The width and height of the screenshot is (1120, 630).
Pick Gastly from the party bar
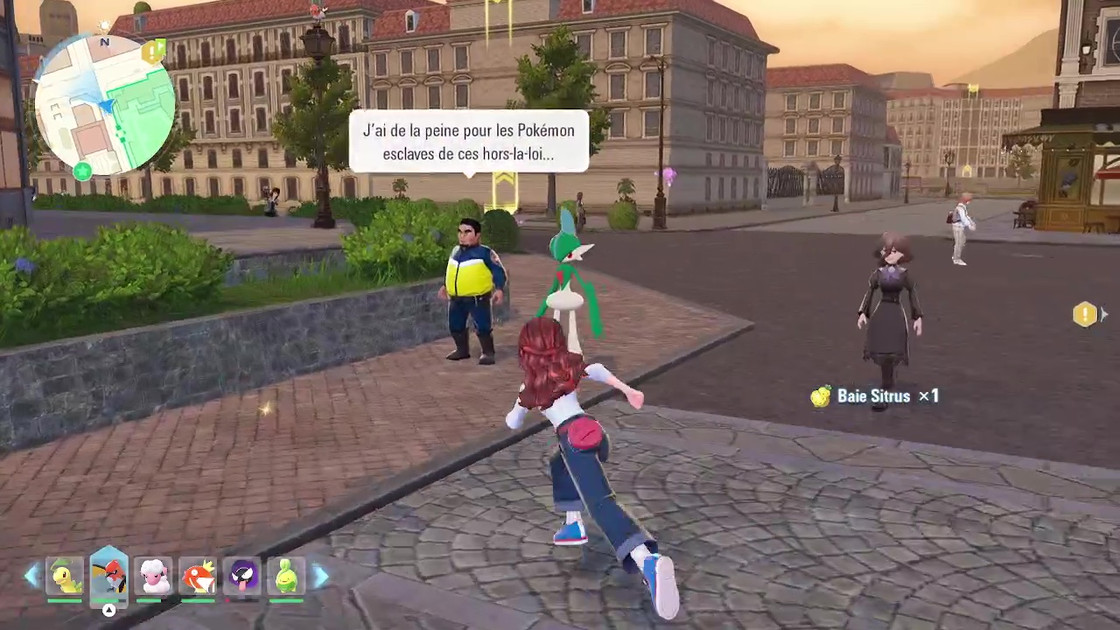coord(242,576)
